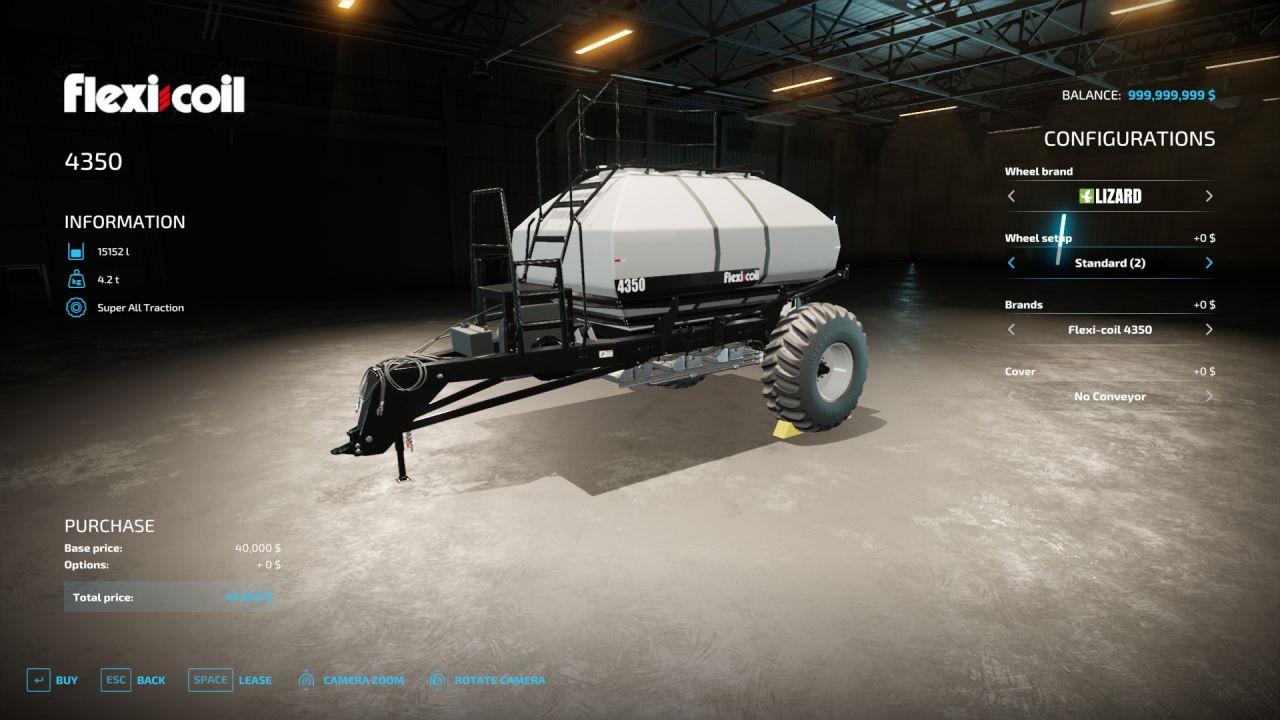1280x720 pixels.
Task: Click the SPACE key icon beside Lease
Action: (x=210, y=680)
